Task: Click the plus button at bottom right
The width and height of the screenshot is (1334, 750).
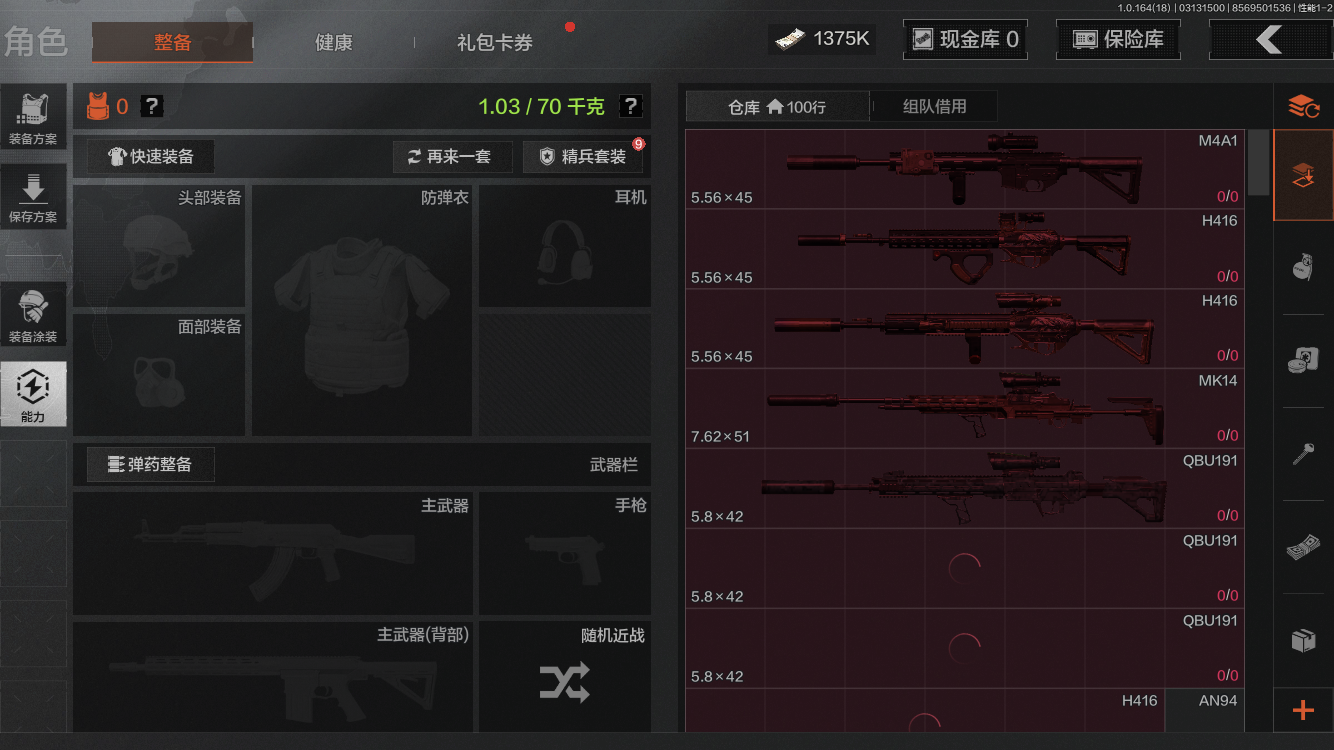Action: (x=1303, y=711)
